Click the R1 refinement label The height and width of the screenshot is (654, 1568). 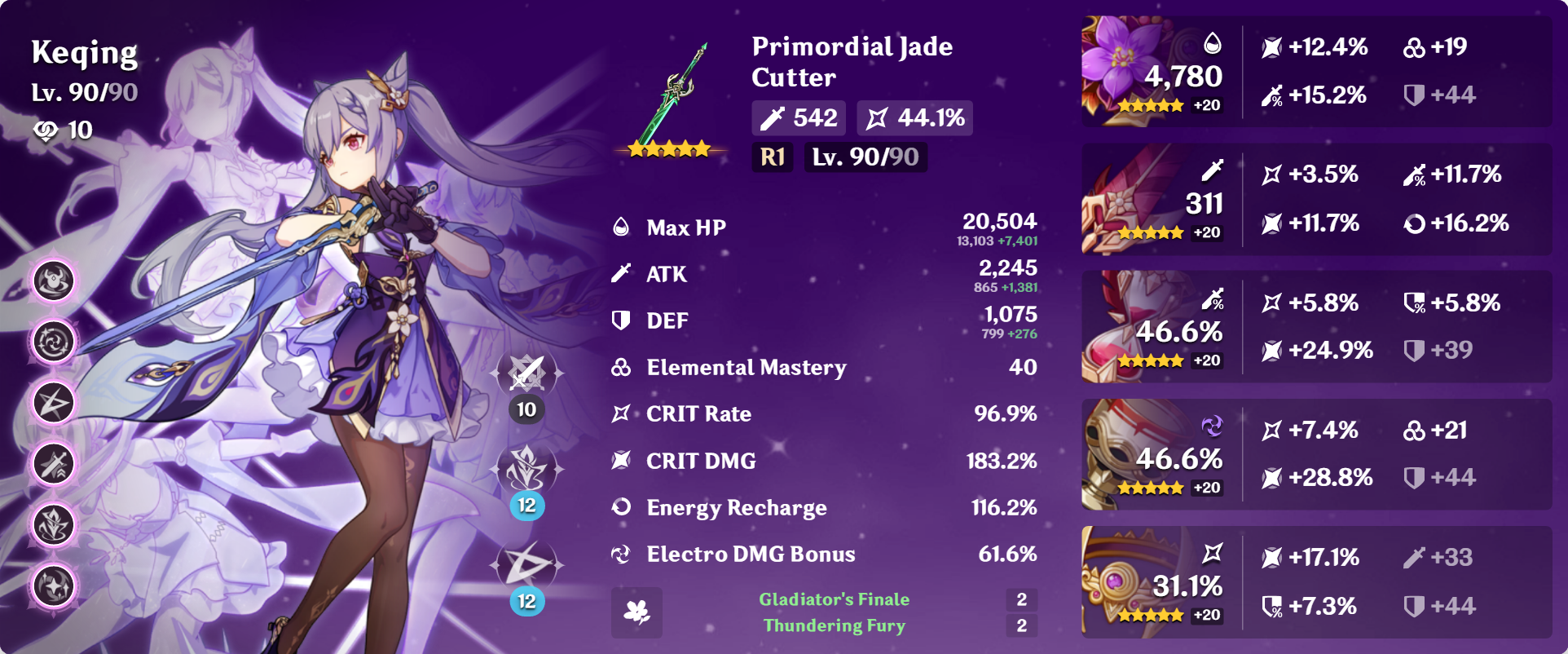click(x=770, y=158)
